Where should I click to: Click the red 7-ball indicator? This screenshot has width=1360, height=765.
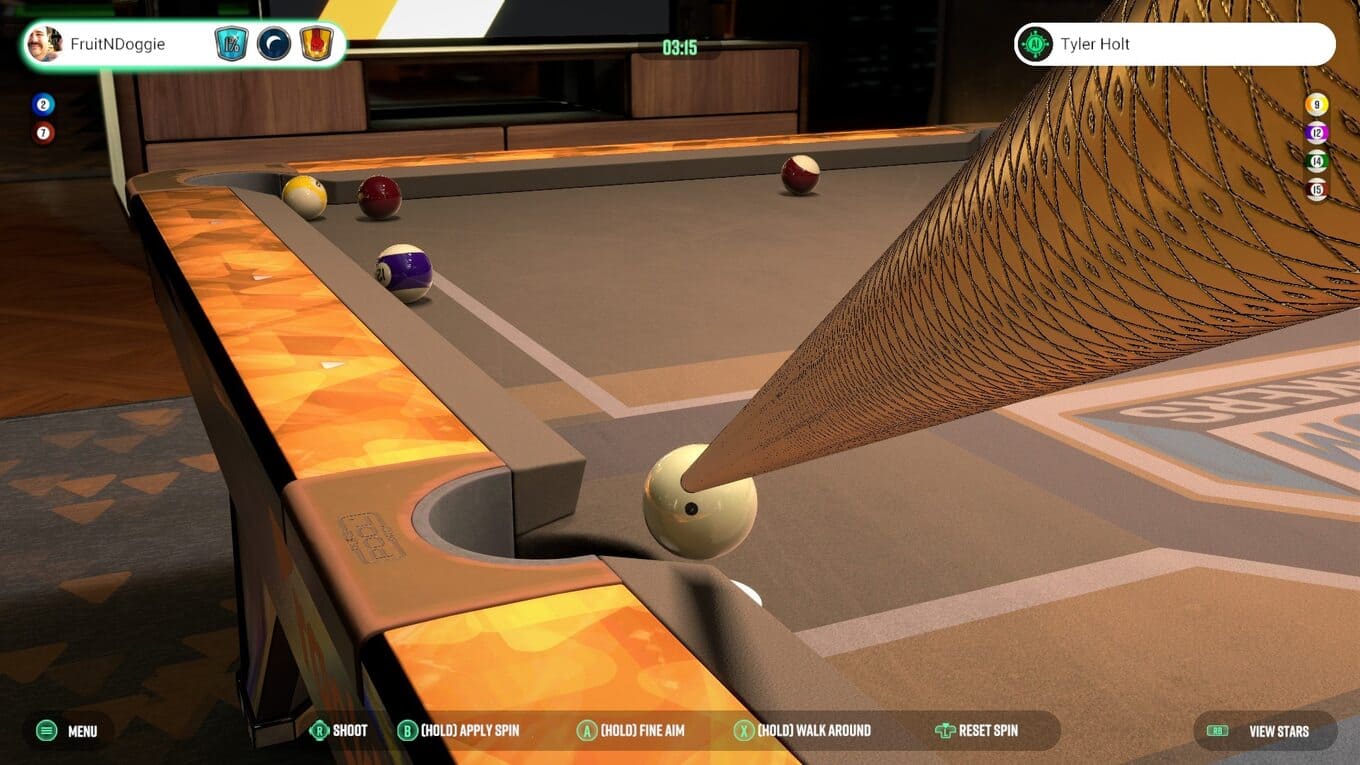pos(43,132)
